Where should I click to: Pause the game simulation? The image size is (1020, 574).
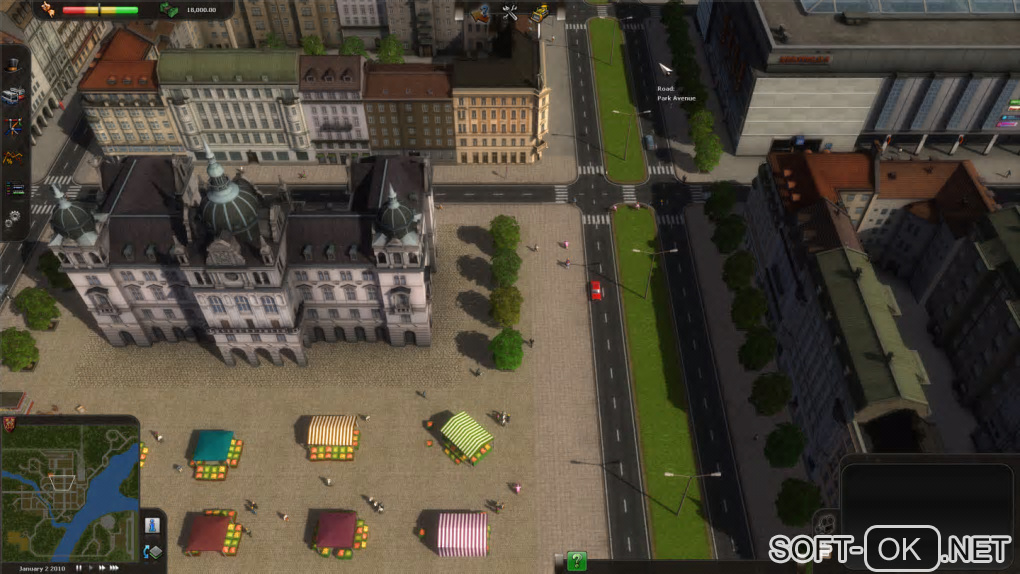coord(78,568)
